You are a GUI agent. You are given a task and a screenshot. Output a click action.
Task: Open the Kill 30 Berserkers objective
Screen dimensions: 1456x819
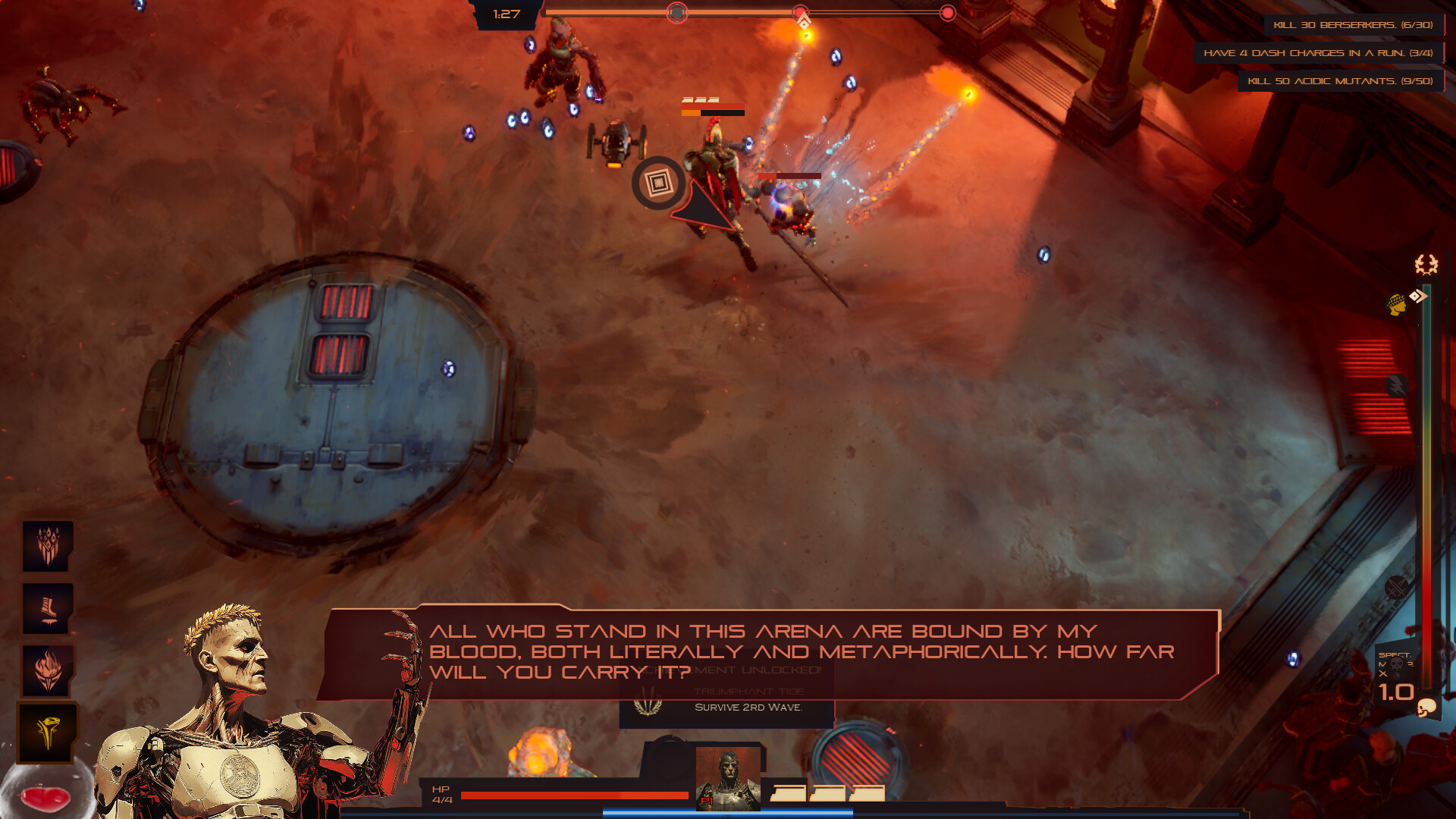pyautogui.click(x=1353, y=25)
